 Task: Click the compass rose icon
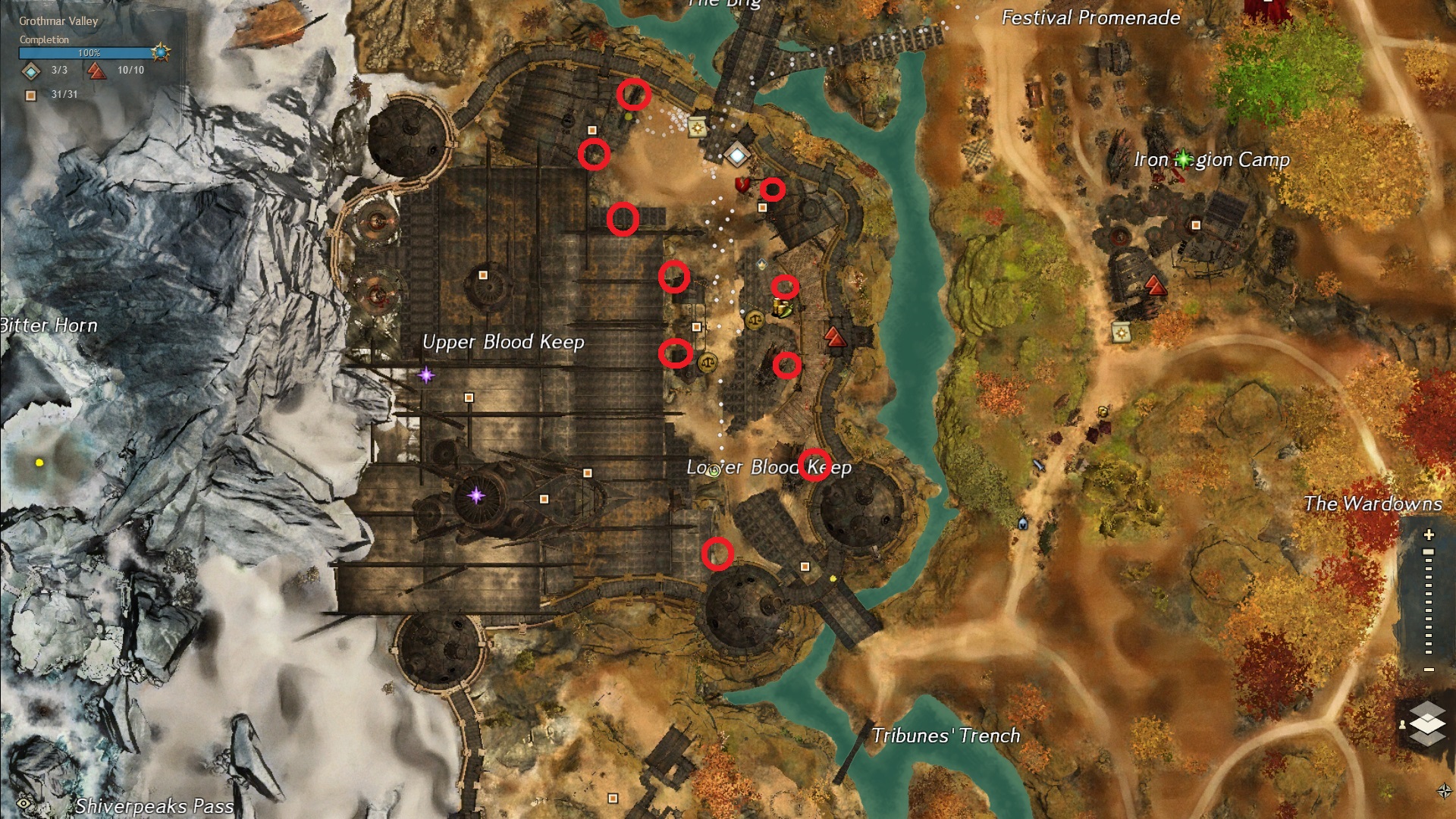1444,791
